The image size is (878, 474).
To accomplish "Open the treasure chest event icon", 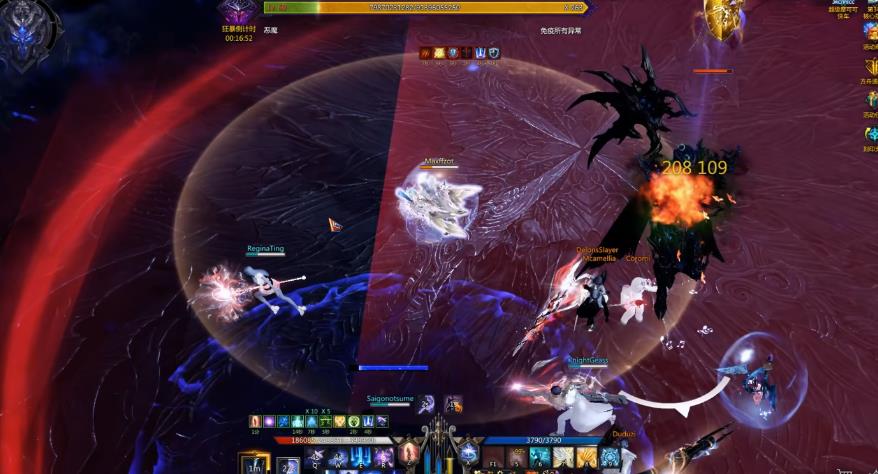I will pos(870,30).
